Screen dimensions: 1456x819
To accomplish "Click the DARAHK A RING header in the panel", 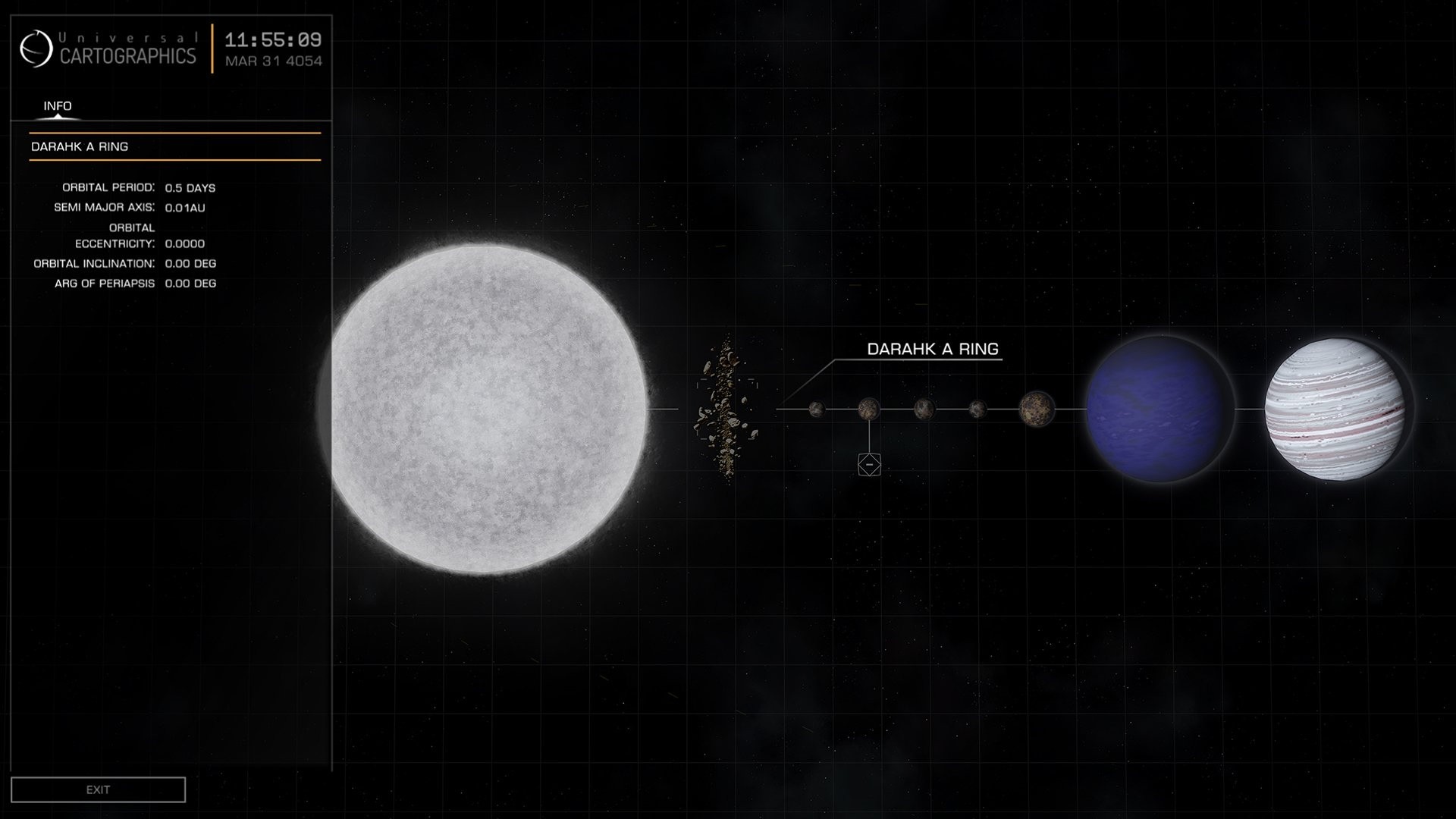I will pyautogui.click(x=80, y=146).
